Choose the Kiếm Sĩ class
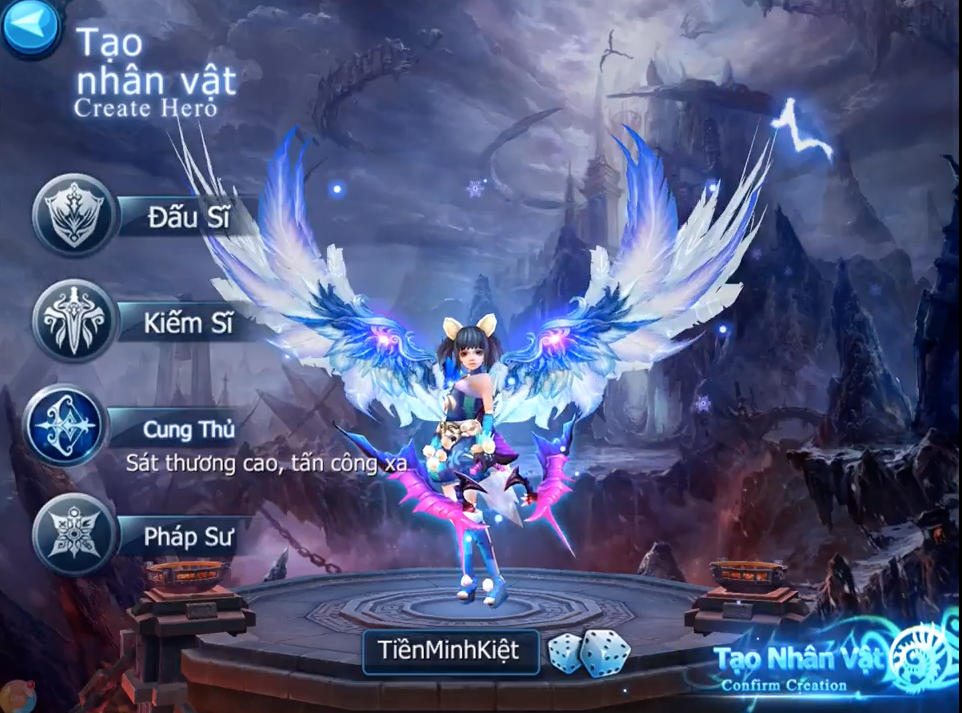 point(76,321)
